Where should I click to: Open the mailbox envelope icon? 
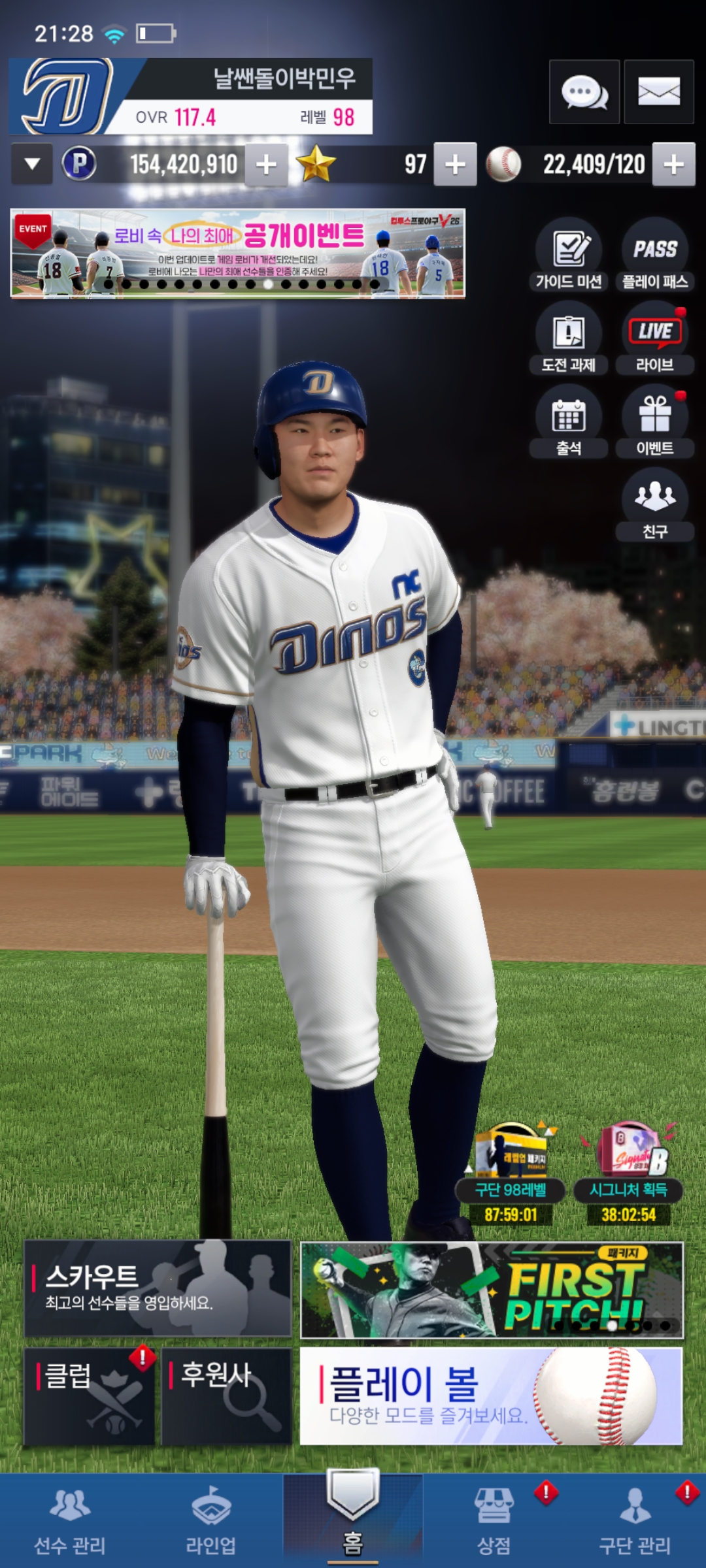[658, 92]
